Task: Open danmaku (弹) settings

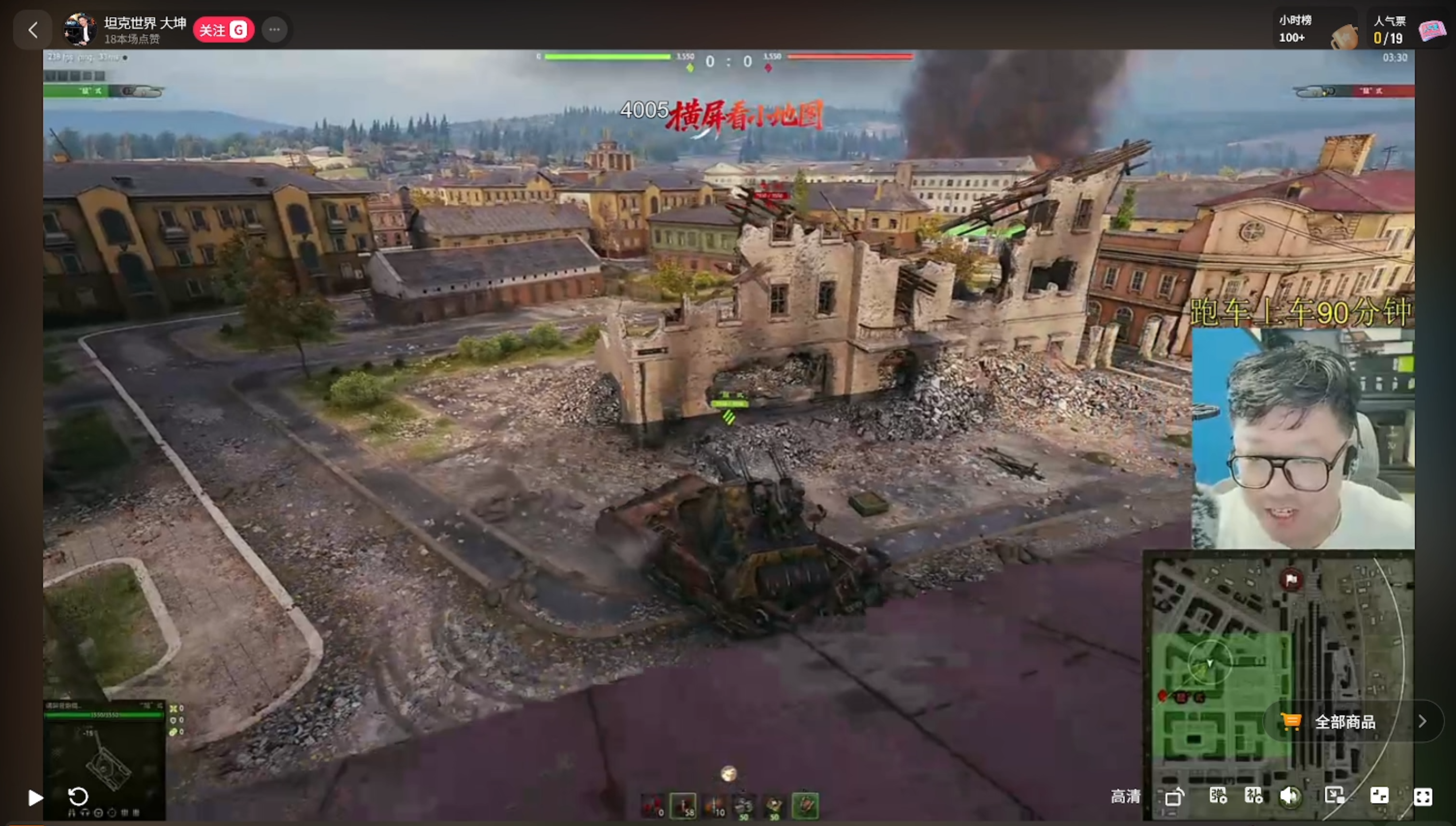Action: click(1218, 796)
